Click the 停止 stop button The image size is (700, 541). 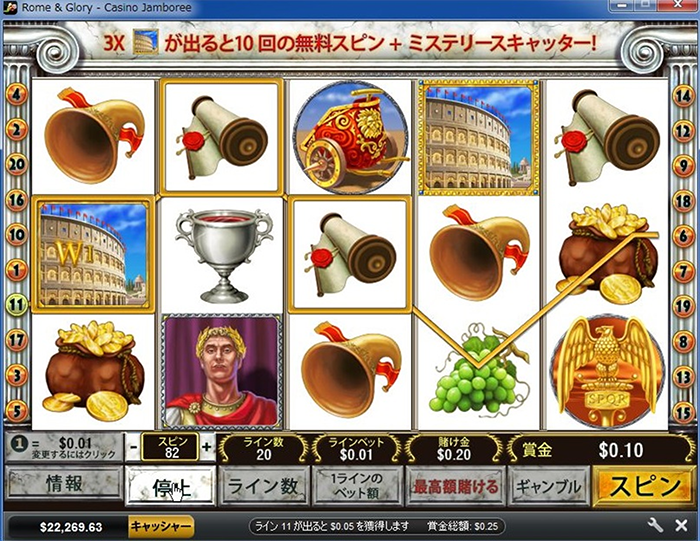pyautogui.click(x=169, y=488)
